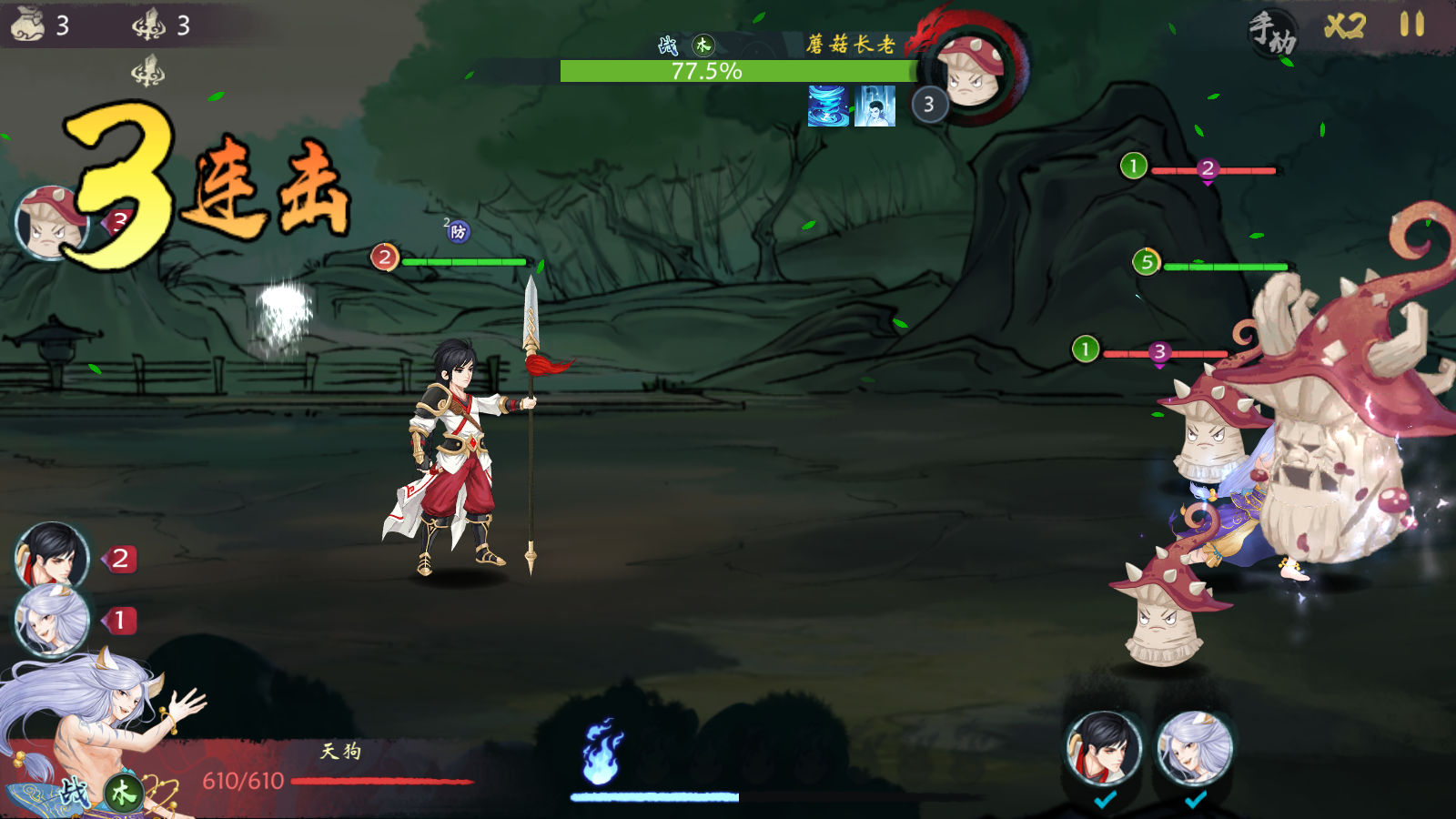Switch the manual/auto battle mode button
The height and width of the screenshot is (819, 1456).
tap(1272, 33)
